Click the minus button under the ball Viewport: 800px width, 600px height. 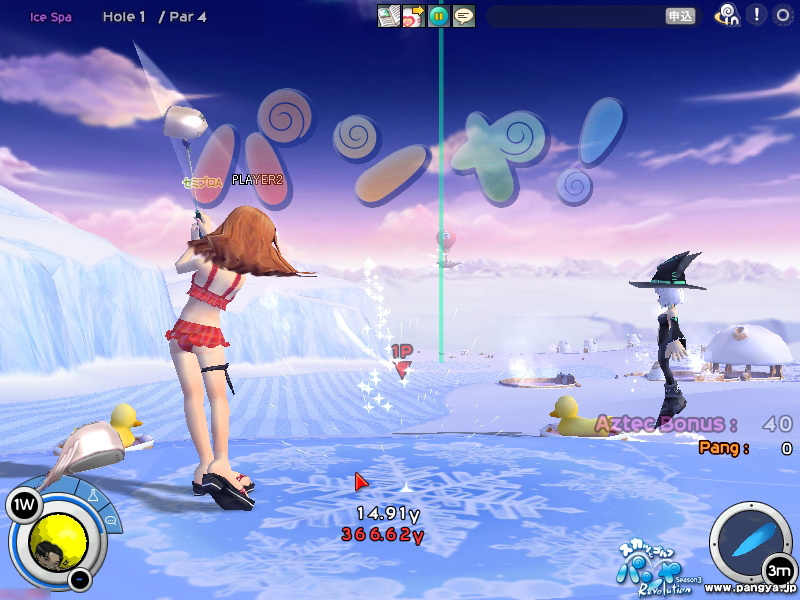[79, 579]
